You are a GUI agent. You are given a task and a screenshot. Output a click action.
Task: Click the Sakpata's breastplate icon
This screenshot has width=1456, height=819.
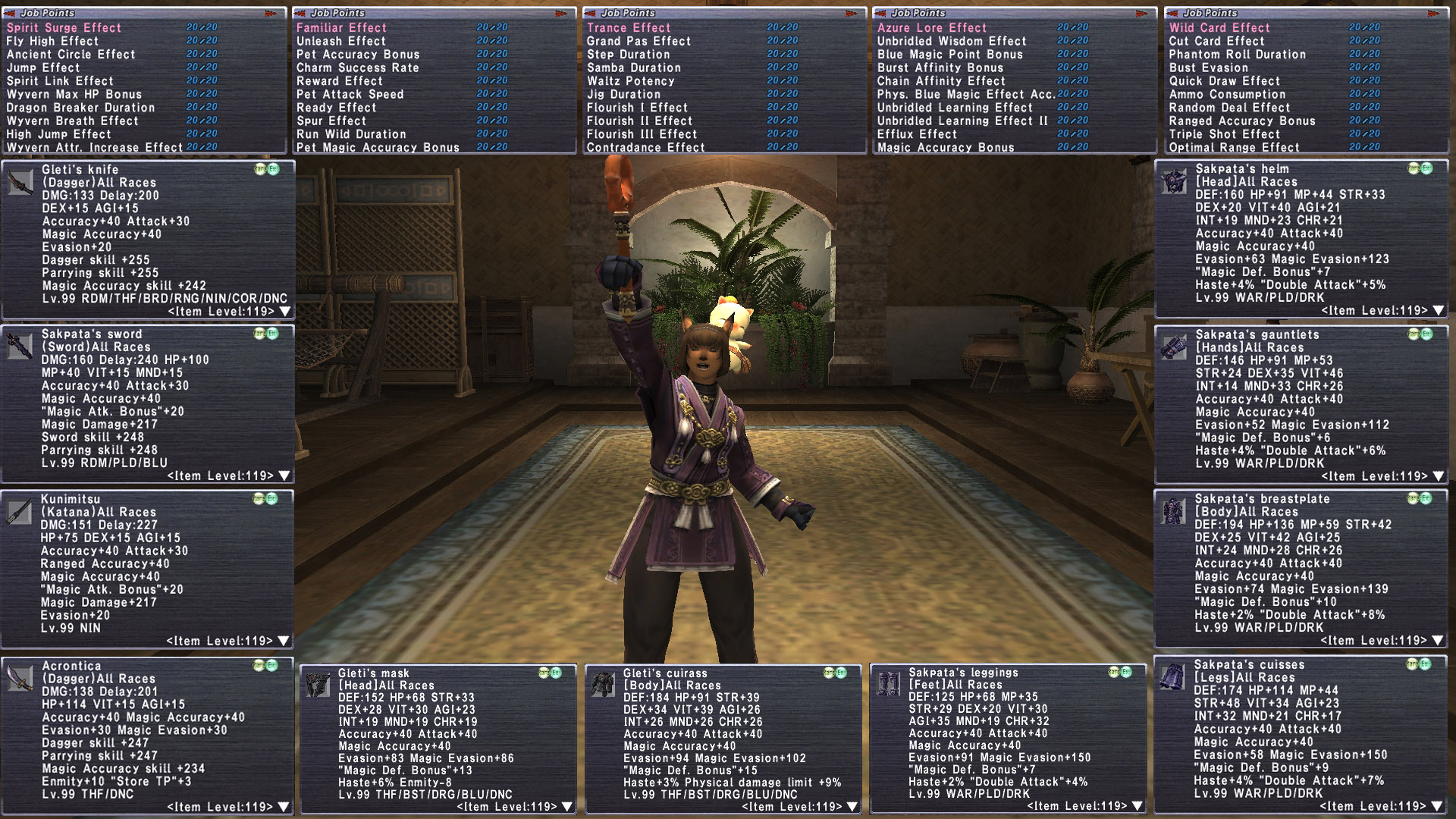(1173, 512)
